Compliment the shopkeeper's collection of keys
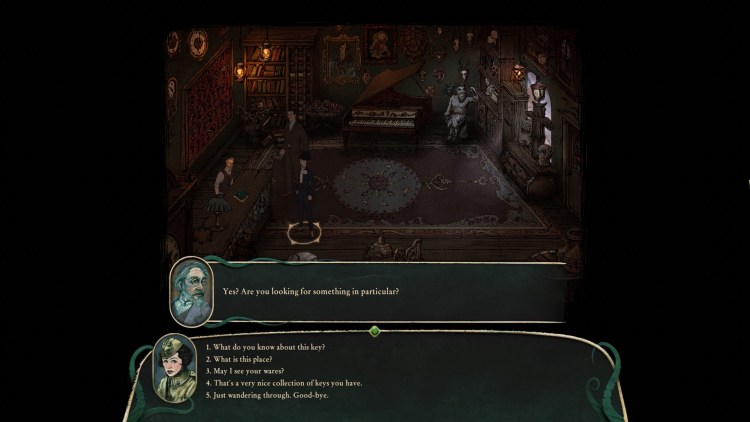This screenshot has height=422, width=750. tap(282, 383)
